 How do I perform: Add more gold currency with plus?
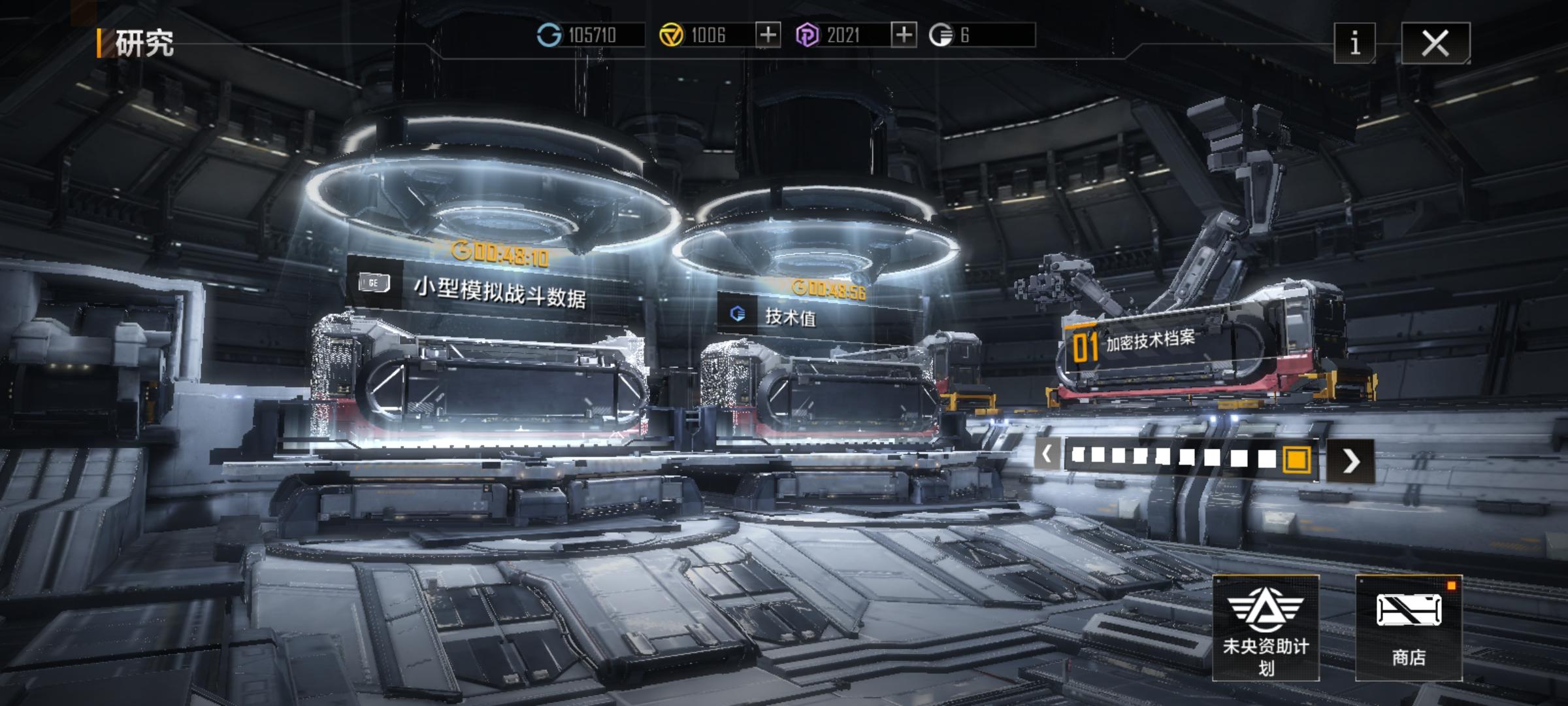tap(768, 35)
